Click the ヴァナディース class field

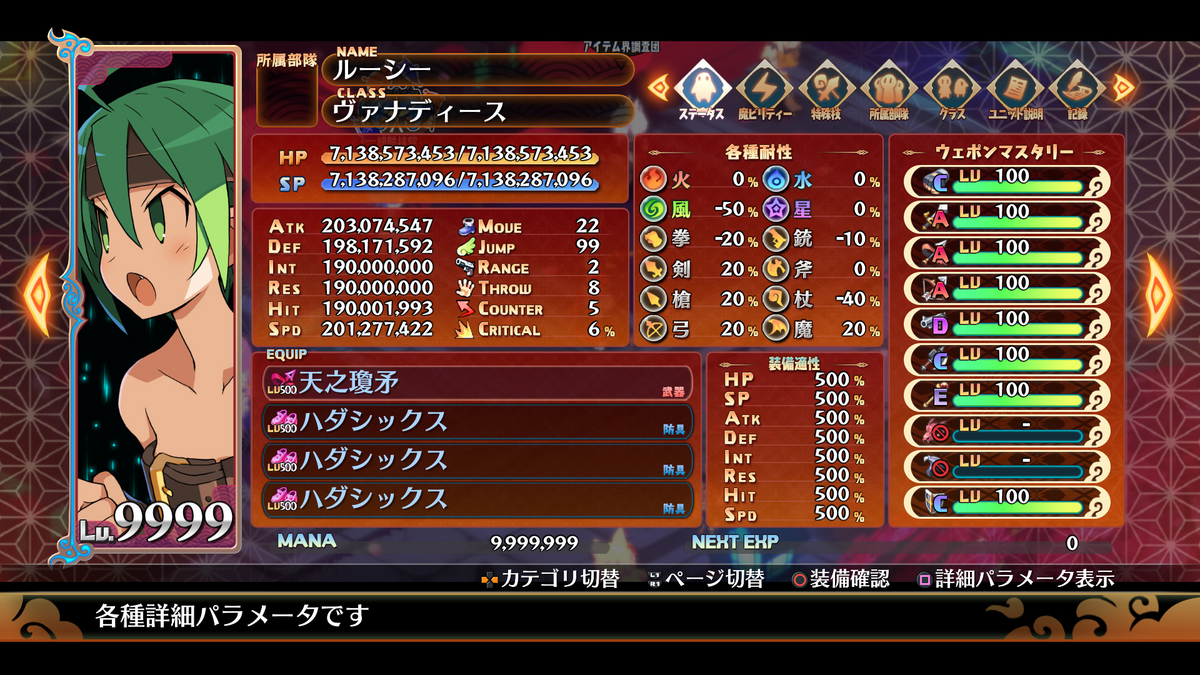[478, 111]
